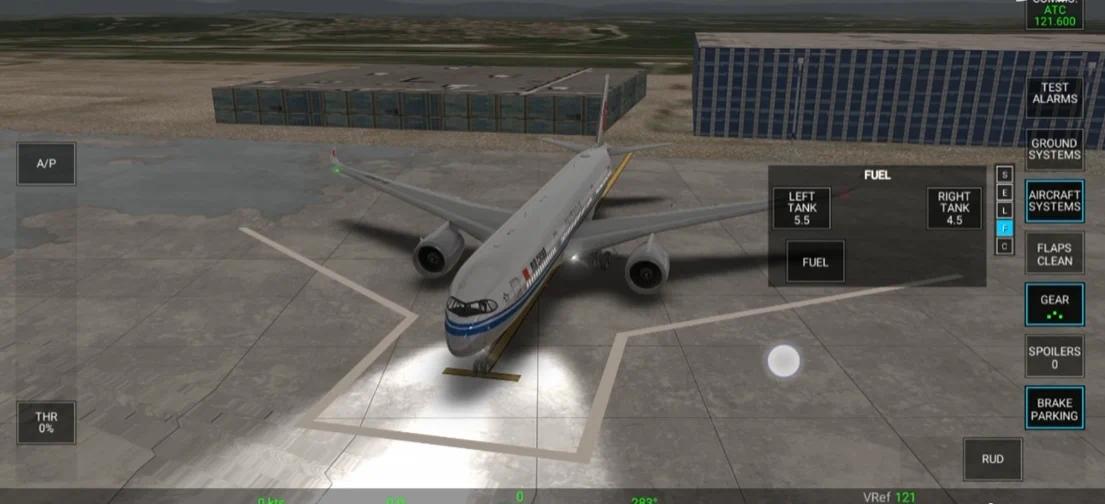Switch to the E systems tab

pos(1005,192)
